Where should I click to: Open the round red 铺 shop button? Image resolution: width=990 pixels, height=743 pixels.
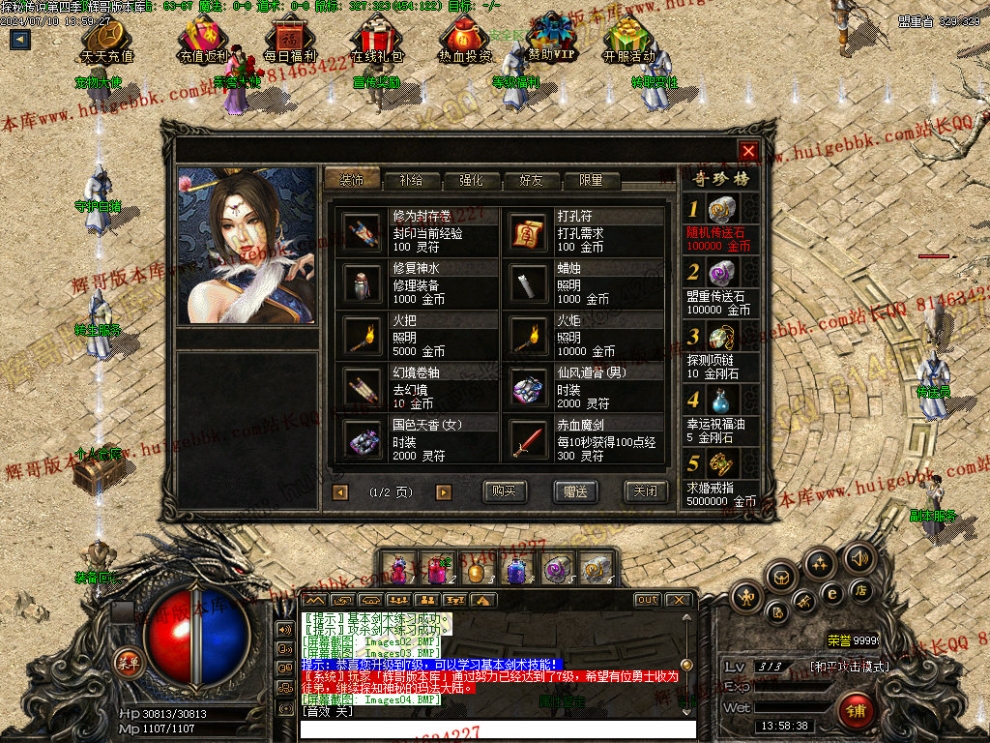856,711
